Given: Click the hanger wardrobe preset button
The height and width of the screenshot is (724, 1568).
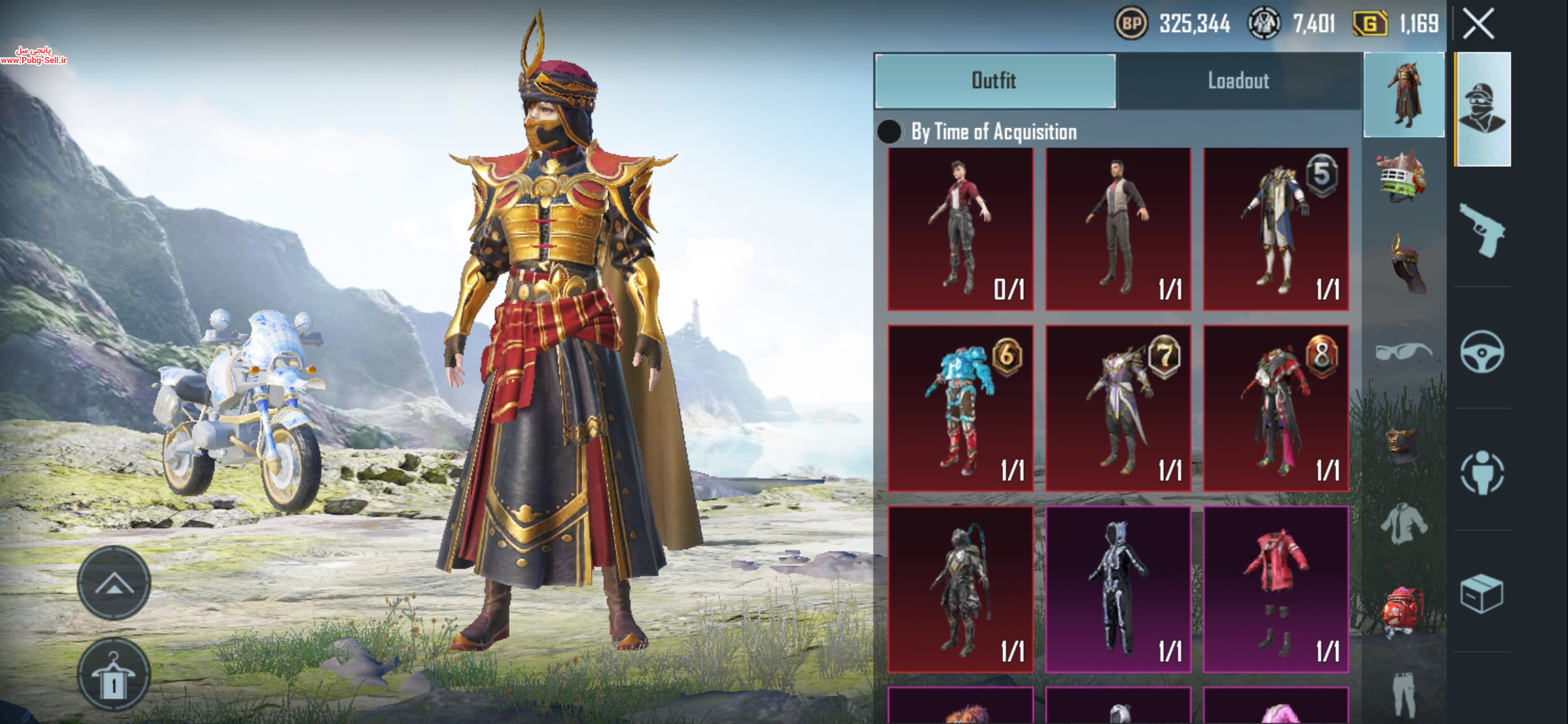Looking at the screenshot, I should (x=114, y=674).
